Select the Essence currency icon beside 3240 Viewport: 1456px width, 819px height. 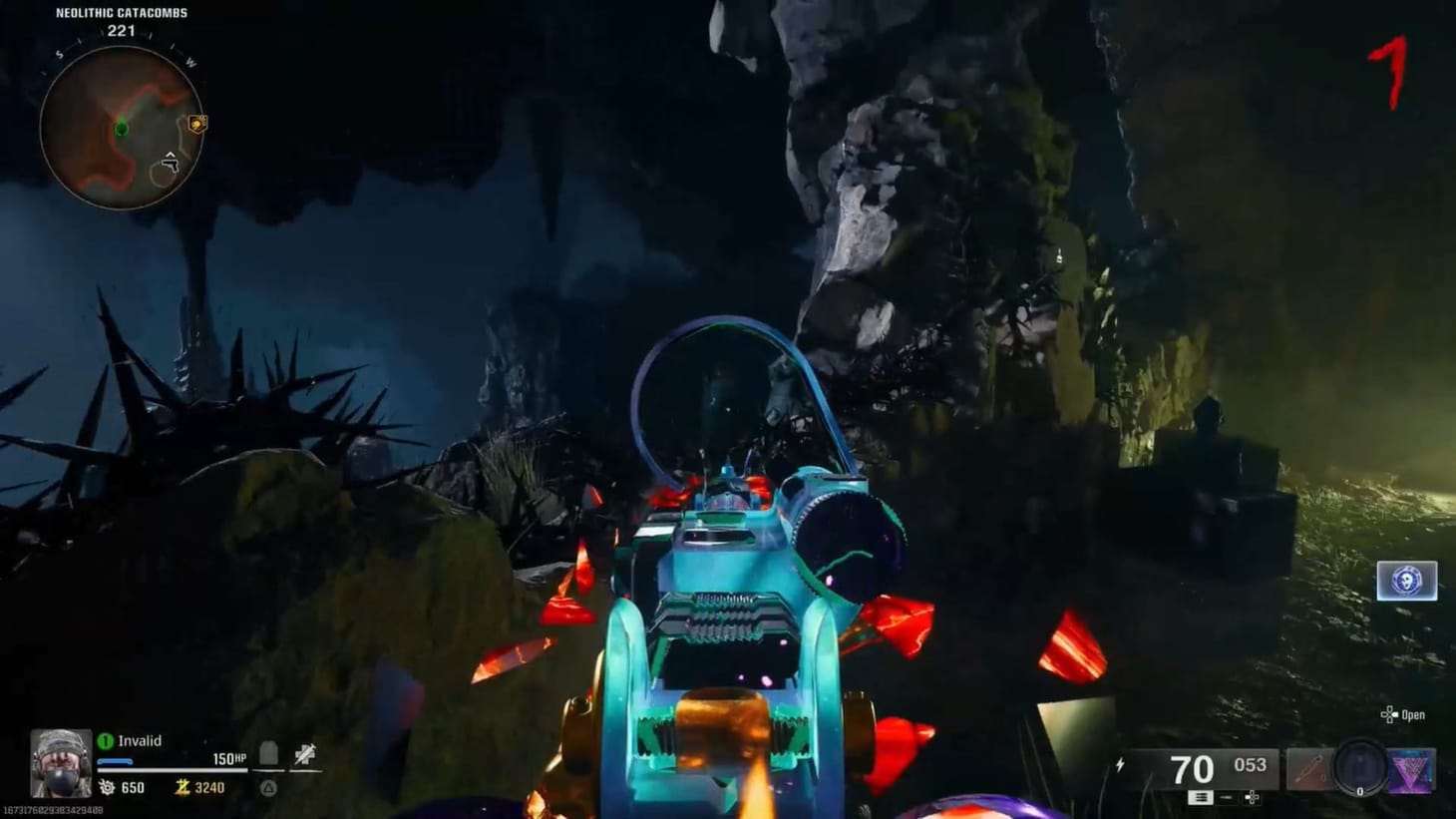[182, 787]
